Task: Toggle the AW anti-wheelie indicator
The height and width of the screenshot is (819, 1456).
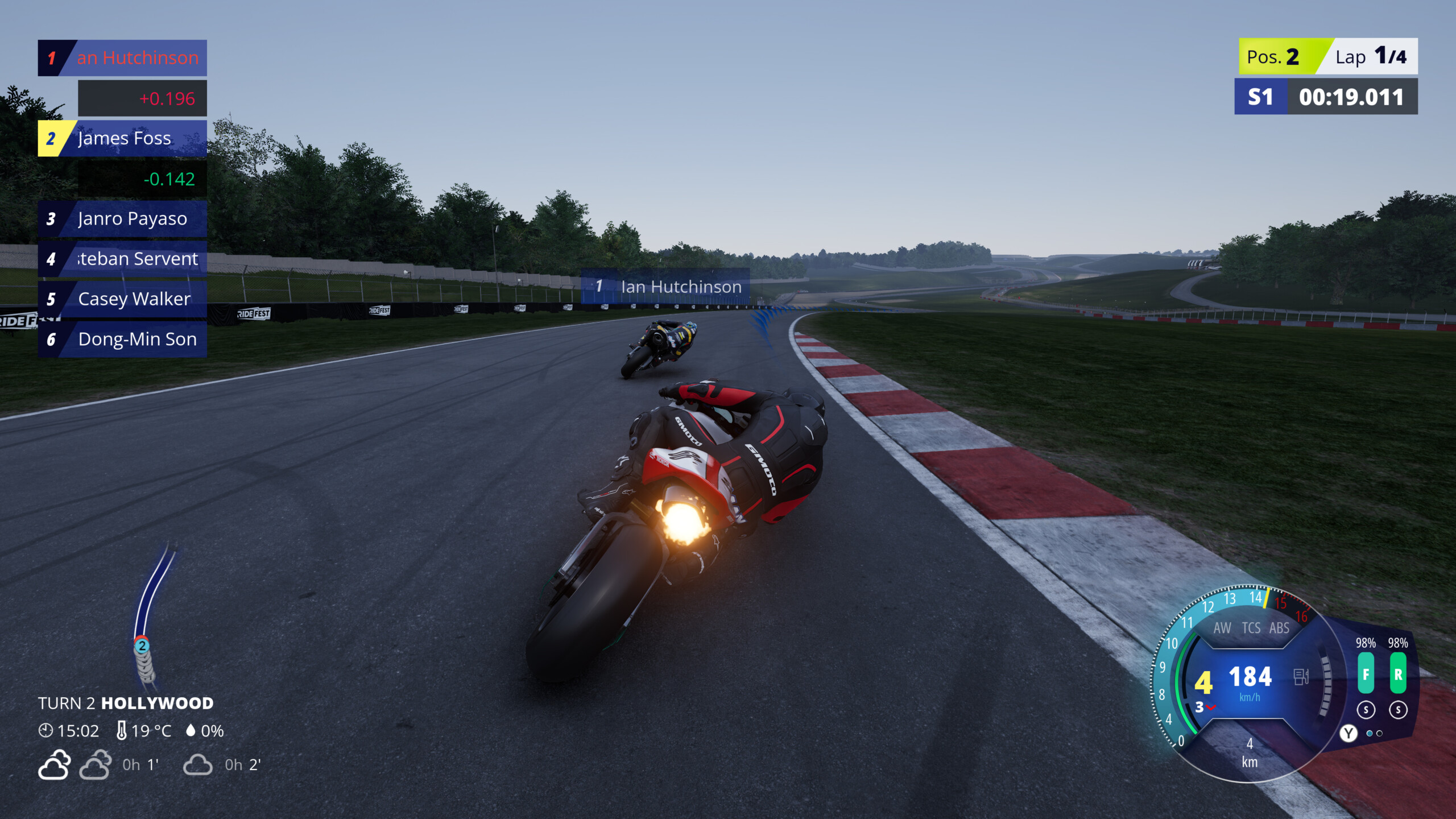Action: click(x=1223, y=628)
